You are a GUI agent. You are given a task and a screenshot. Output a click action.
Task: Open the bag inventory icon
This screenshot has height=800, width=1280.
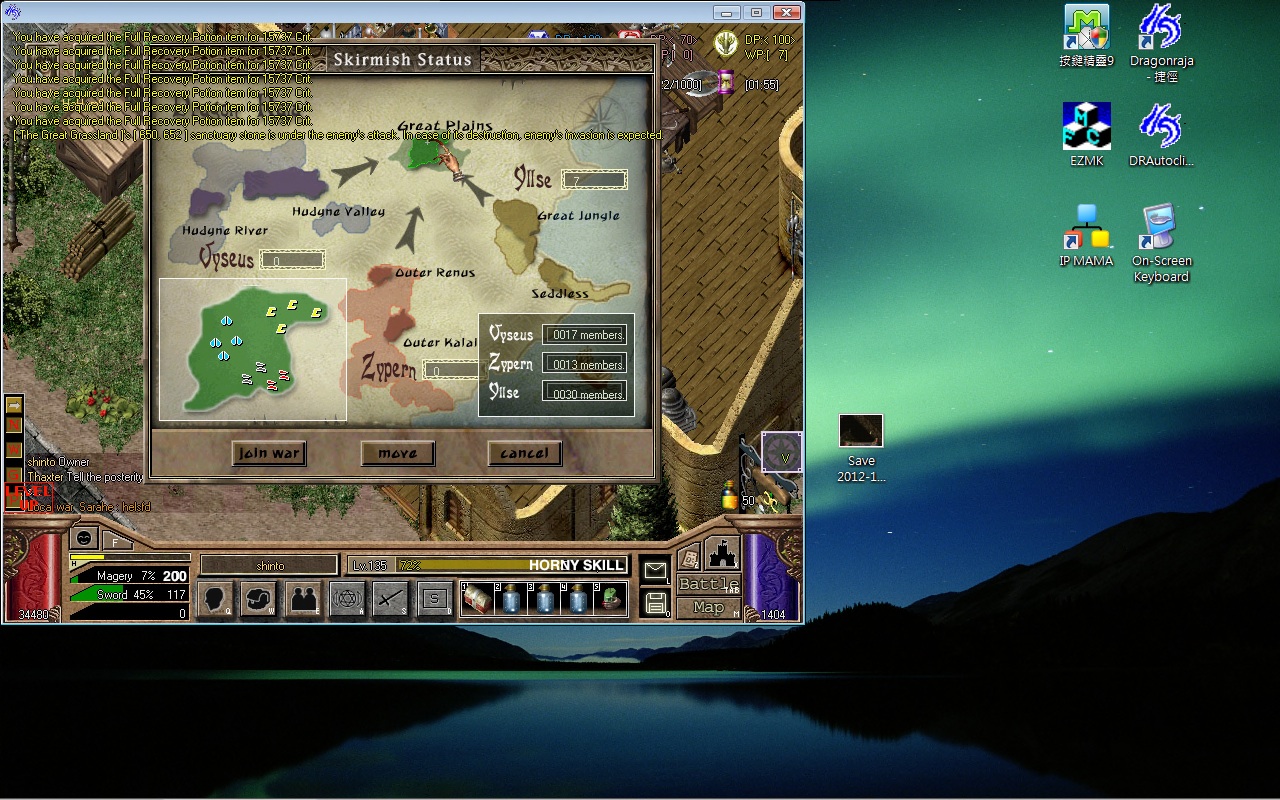click(258, 599)
